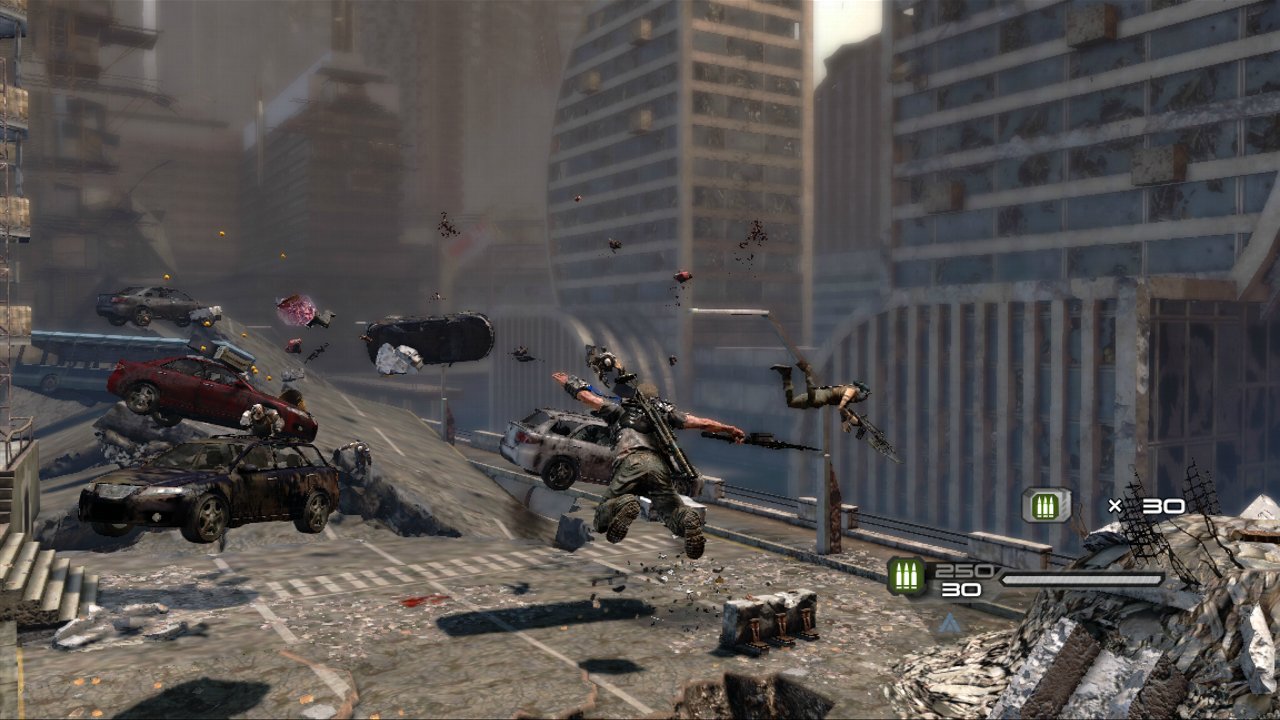The image size is (1280, 720).
Task: Select the green bullets weapon icon beside 250
Action: (906, 577)
